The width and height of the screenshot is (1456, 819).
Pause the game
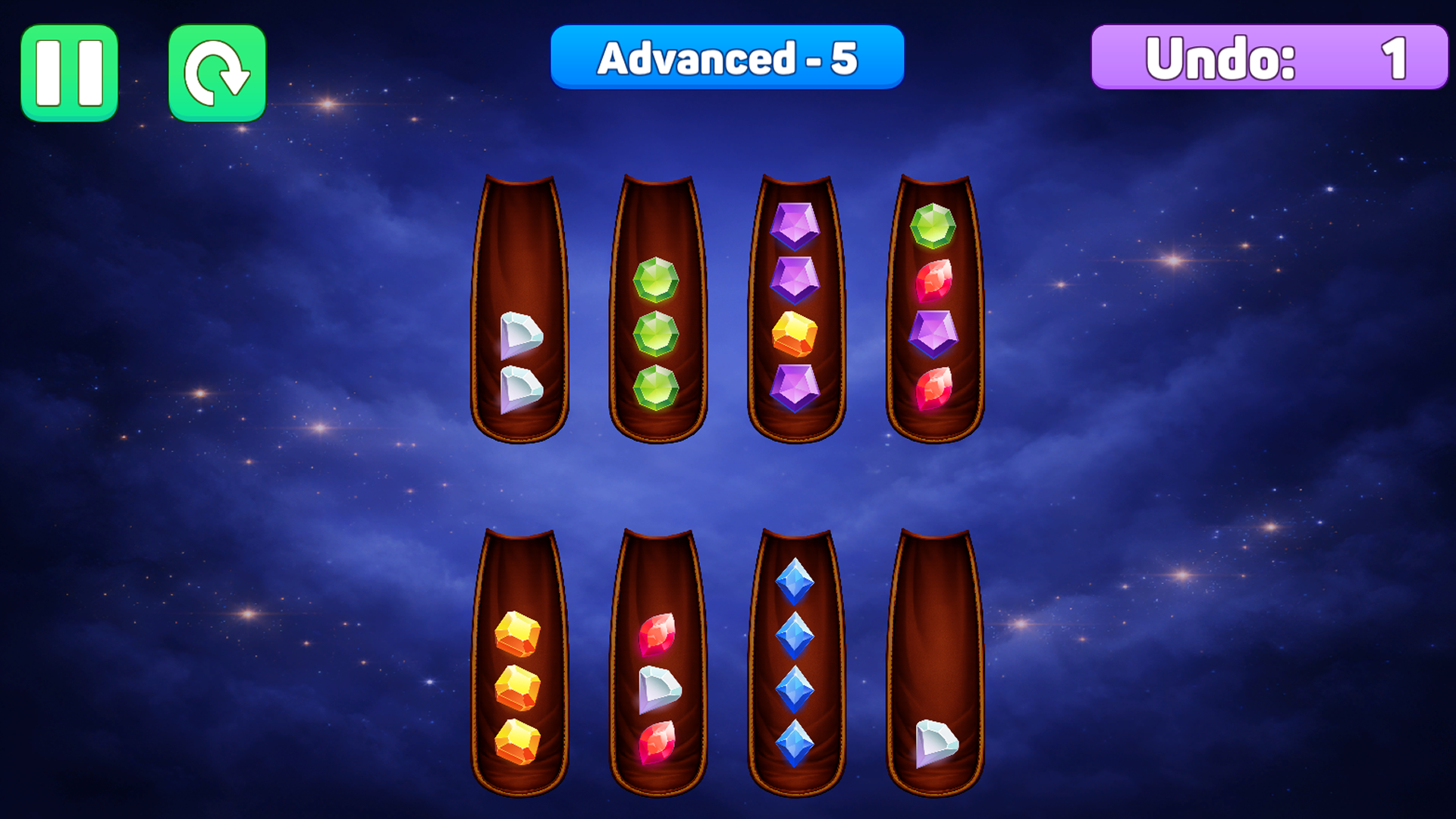tap(69, 73)
